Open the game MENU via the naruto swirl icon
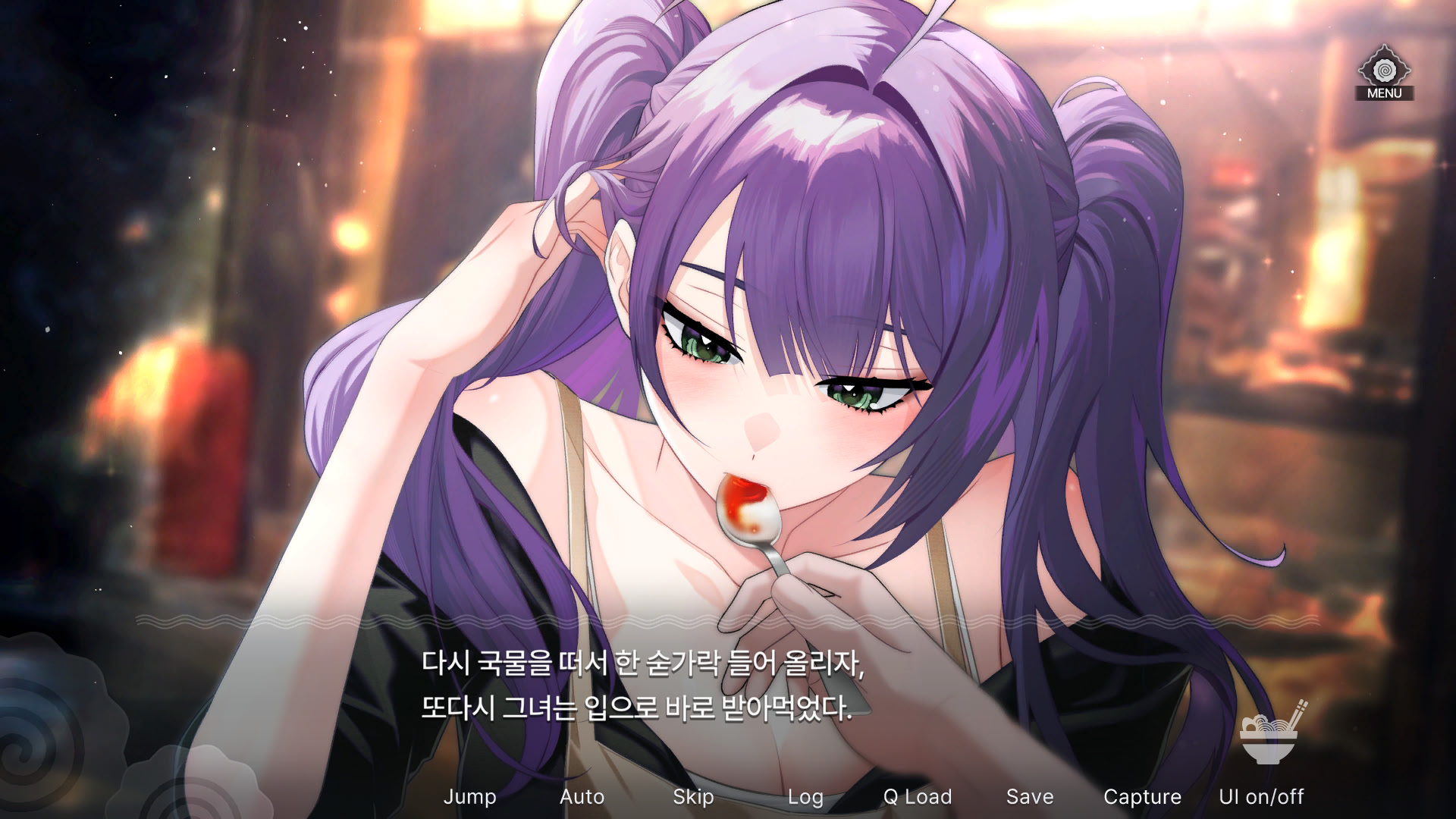 tap(1383, 72)
